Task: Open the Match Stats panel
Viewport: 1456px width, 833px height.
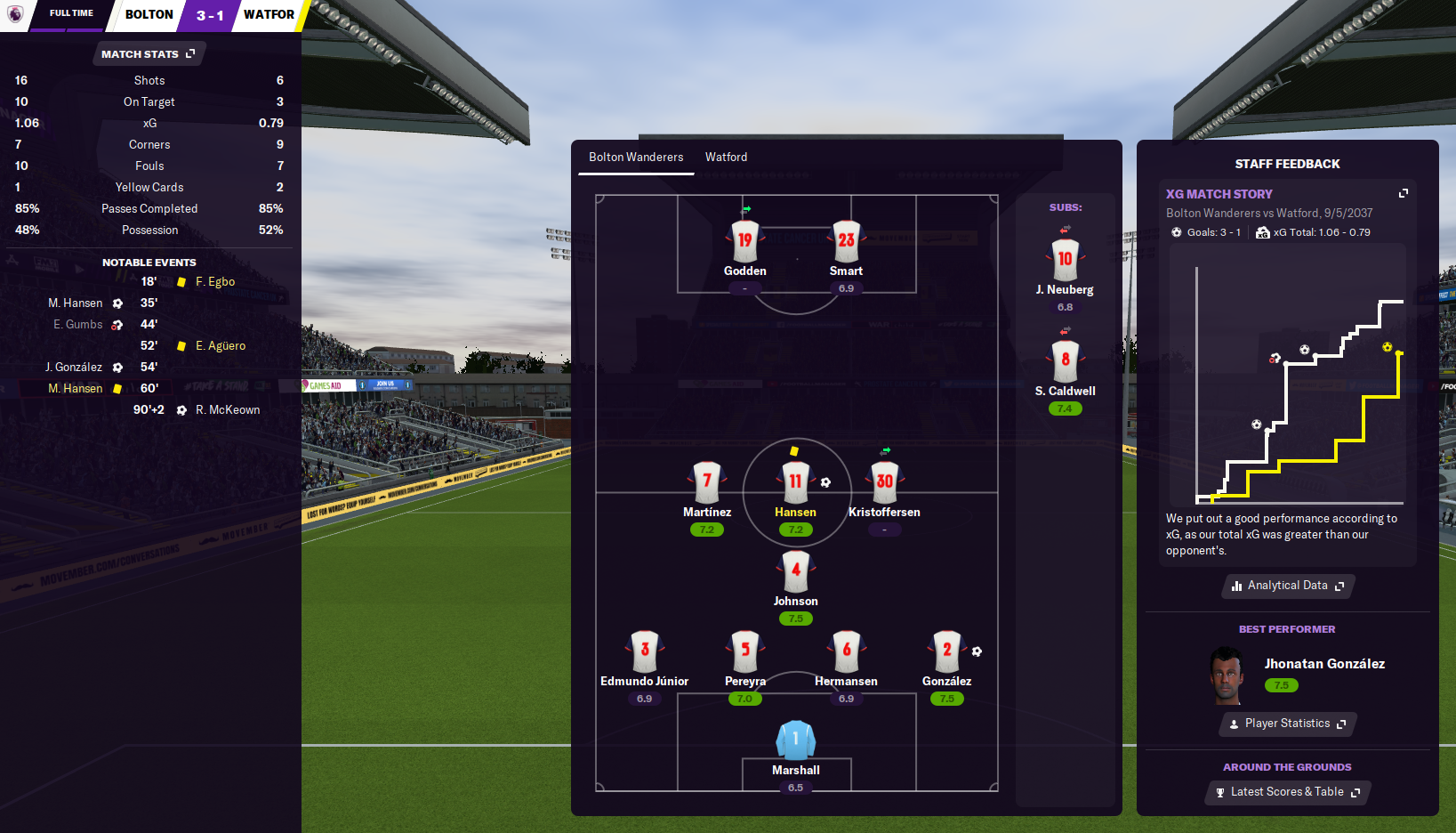Action: pos(148,54)
